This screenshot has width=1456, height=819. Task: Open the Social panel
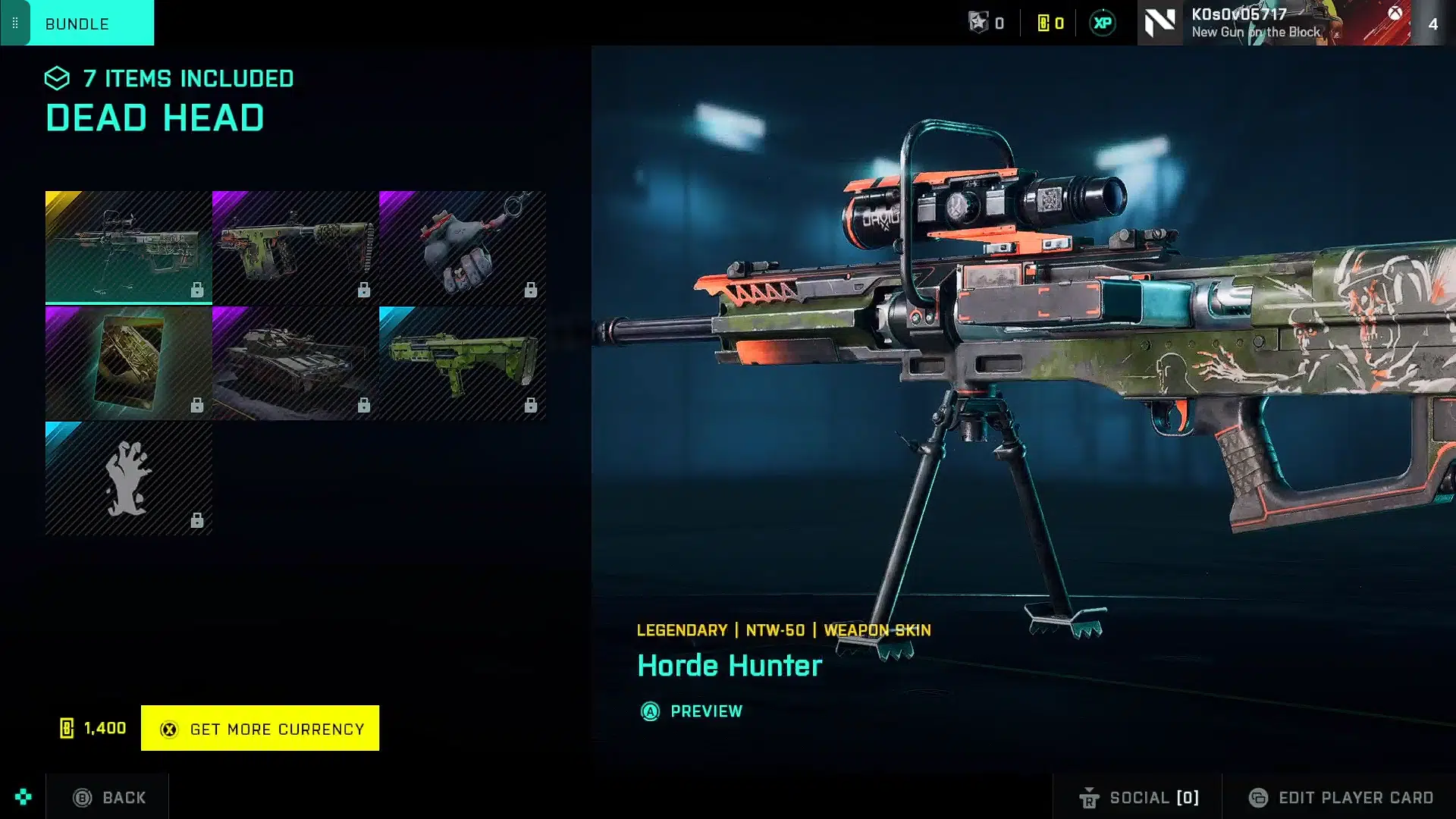[1138, 797]
